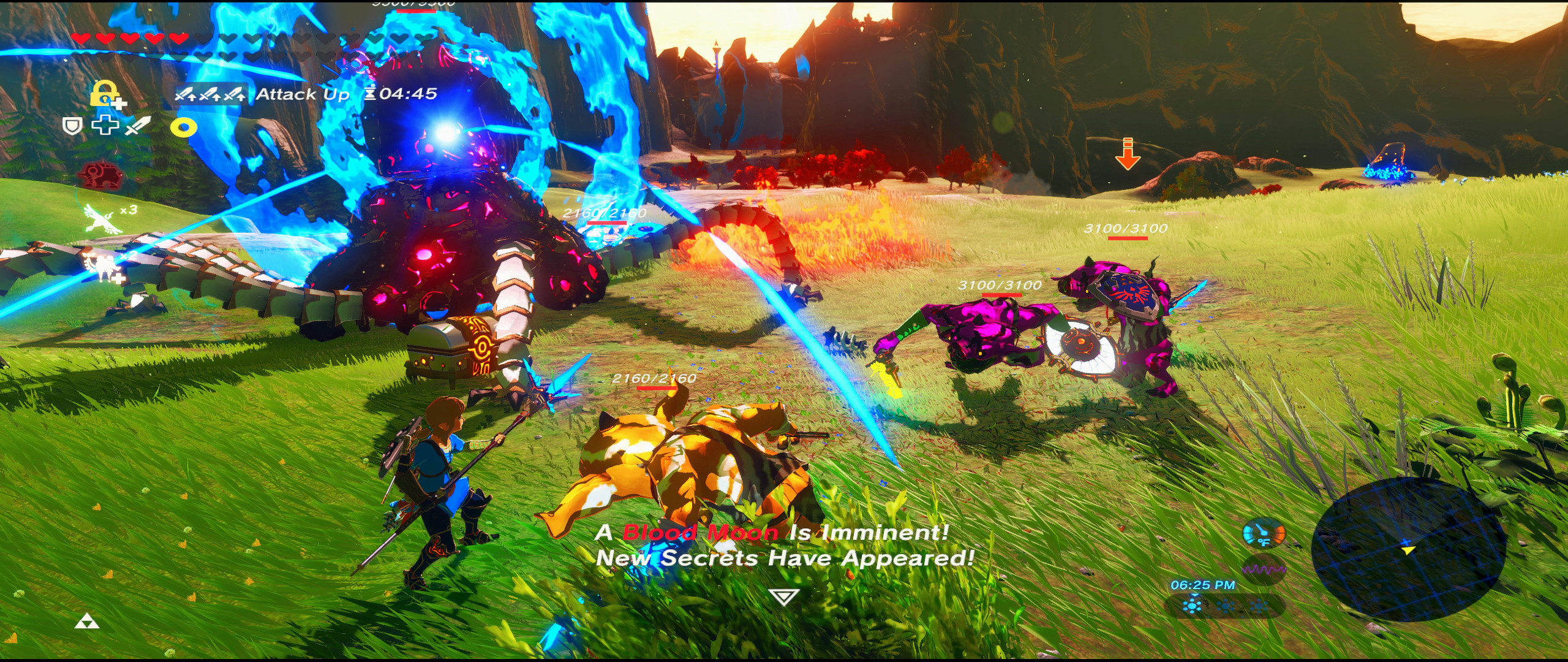This screenshot has height=662, width=1568.
Task: Click the white shield icon
Action: [x=73, y=126]
